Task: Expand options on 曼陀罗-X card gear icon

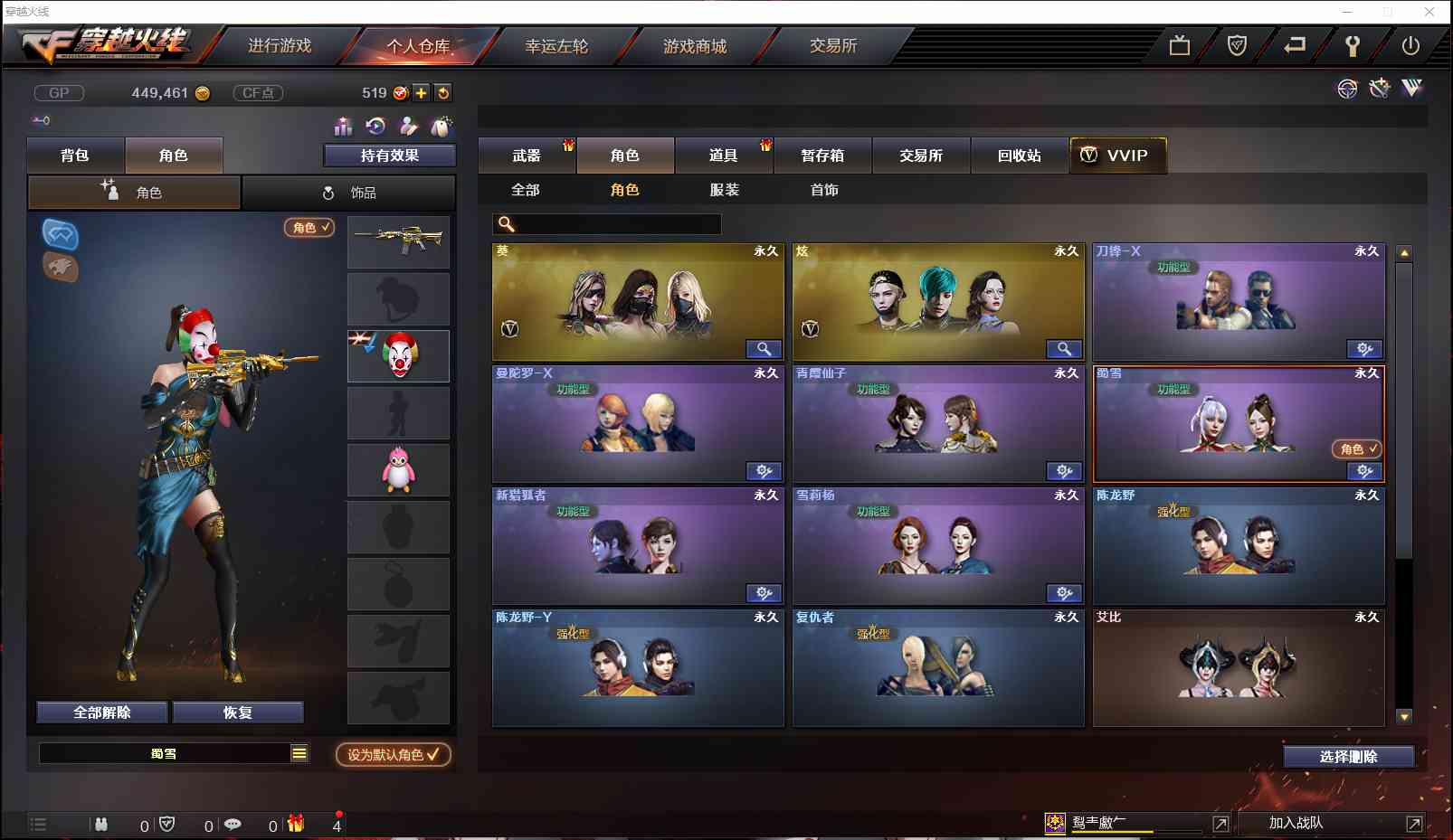Action: coord(764,471)
